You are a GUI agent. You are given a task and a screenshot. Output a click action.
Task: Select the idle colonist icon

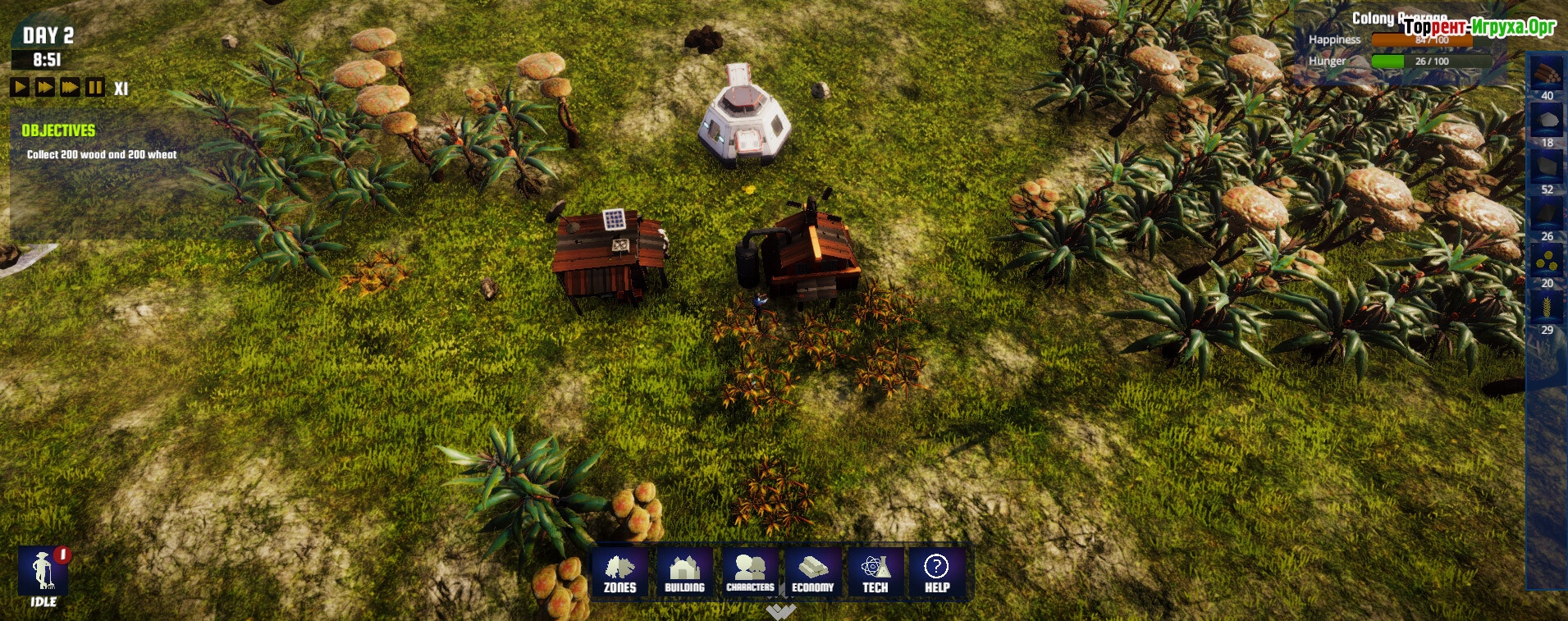tap(43, 571)
